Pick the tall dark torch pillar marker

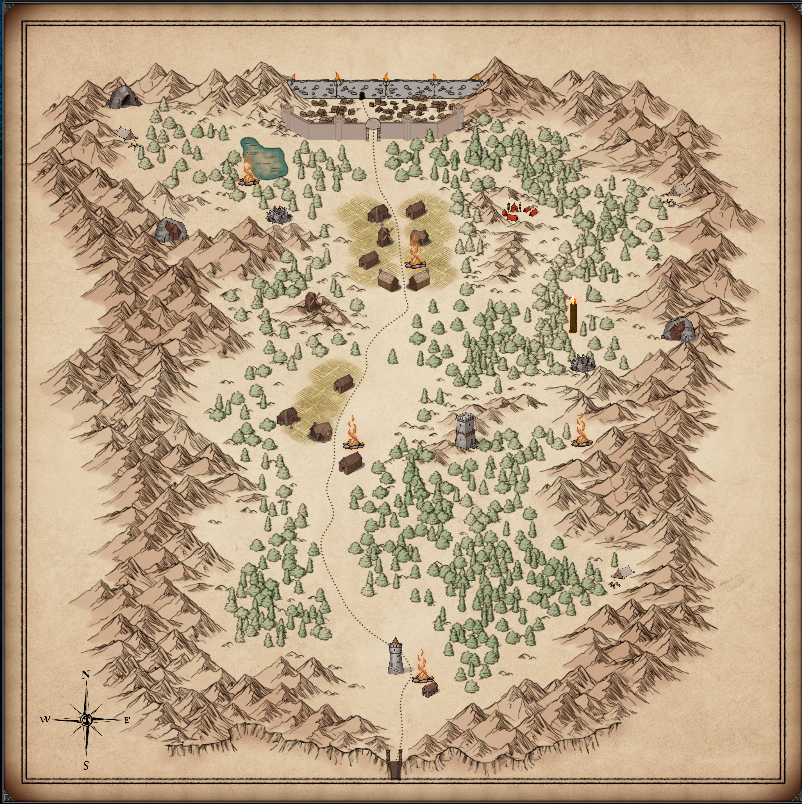click(x=573, y=316)
